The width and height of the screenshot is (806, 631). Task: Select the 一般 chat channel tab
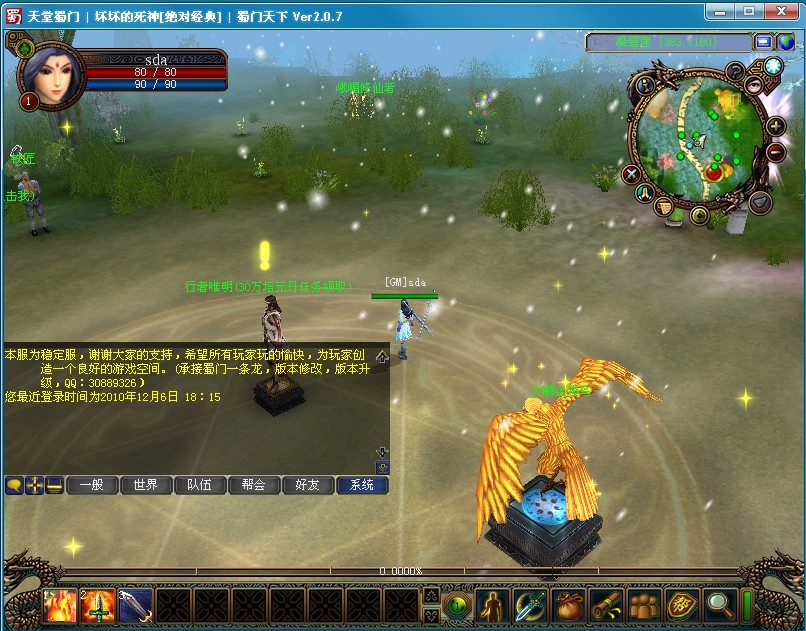pos(91,485)
